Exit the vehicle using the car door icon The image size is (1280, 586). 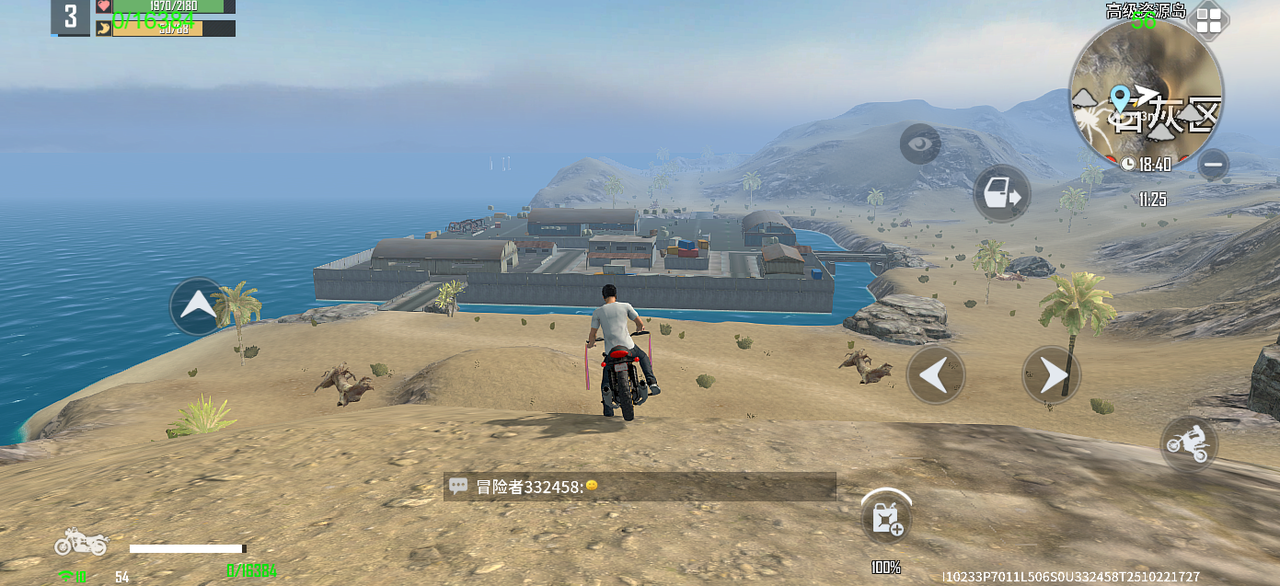coord(1001,193)
